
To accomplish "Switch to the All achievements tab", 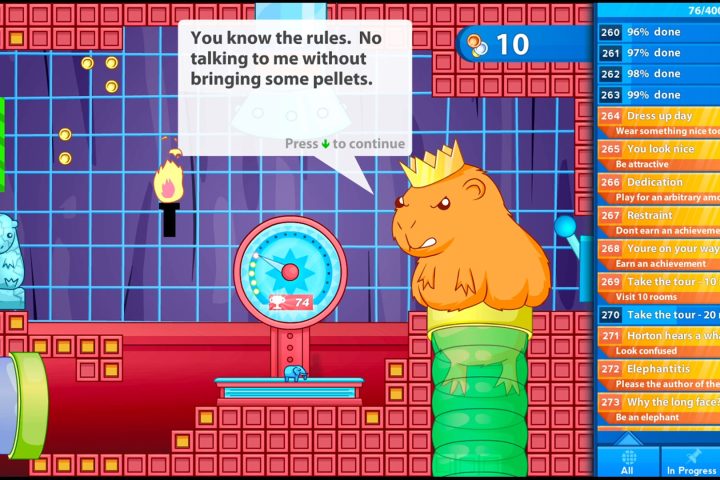I will pos(627,462).
